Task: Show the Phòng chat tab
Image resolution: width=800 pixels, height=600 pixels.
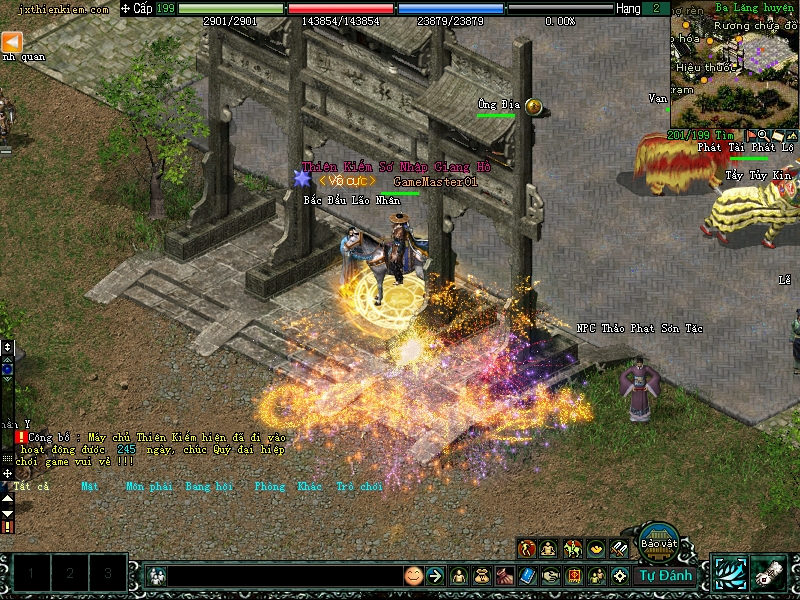Action: [270, 487]
